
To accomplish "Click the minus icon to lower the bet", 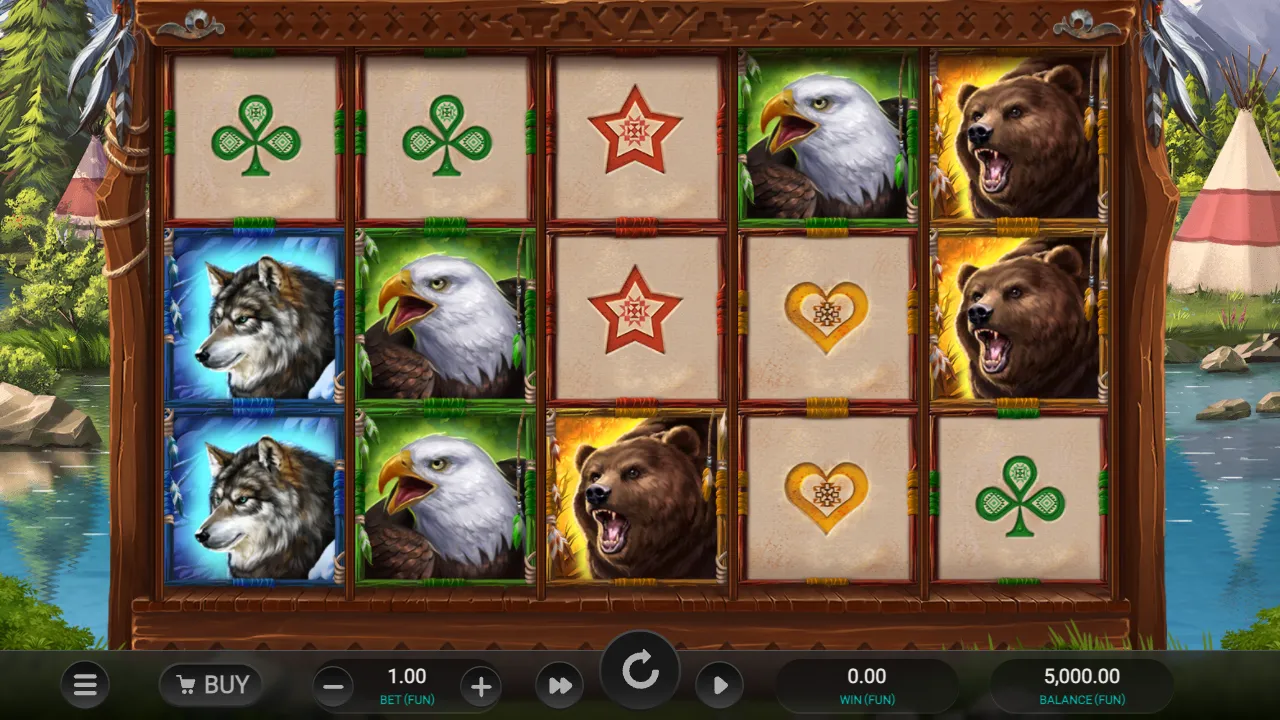I will [x=333, y=687].
